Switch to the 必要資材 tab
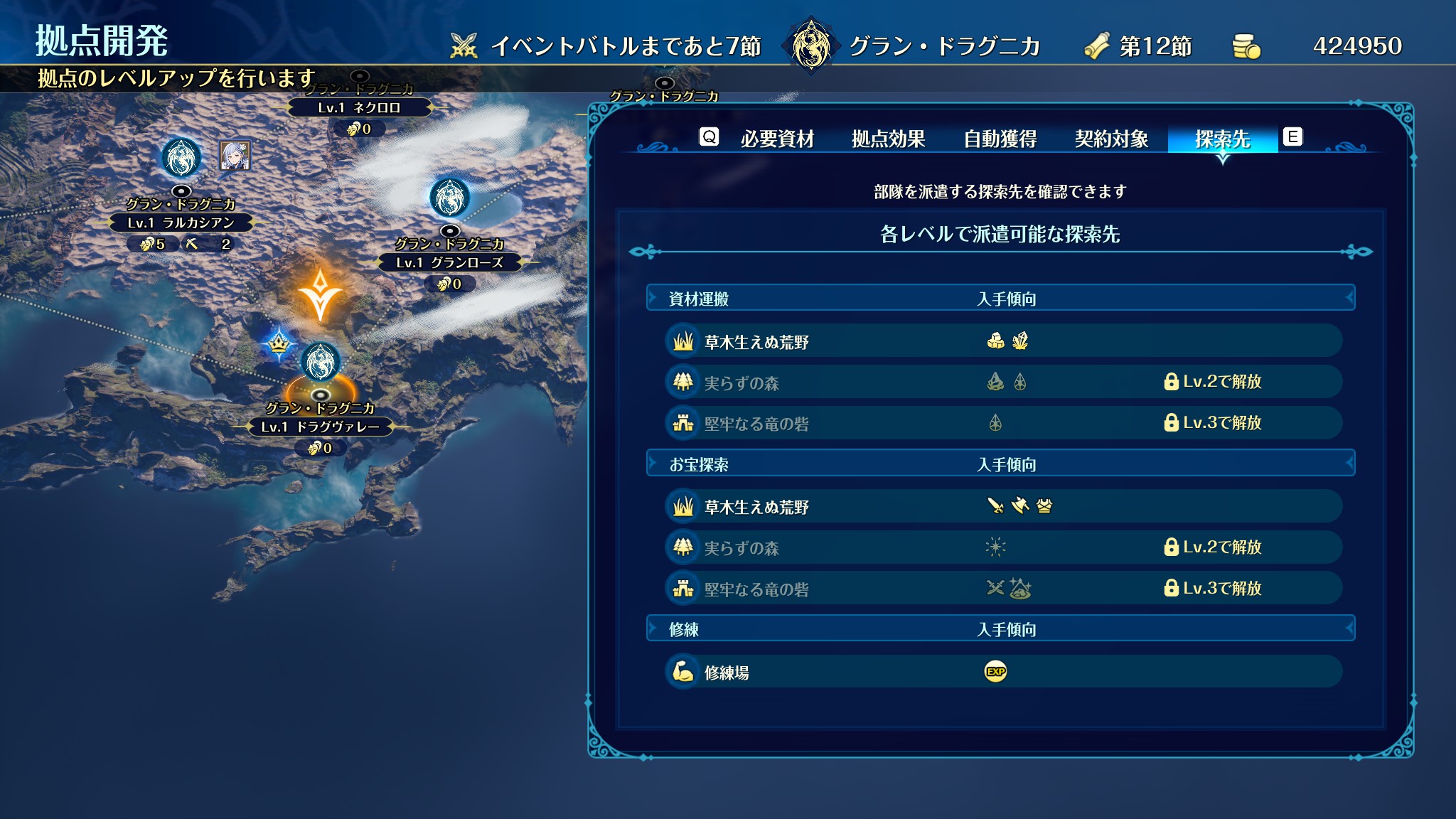The height and width of the screenshot is (819, 1456). point(777,139)
